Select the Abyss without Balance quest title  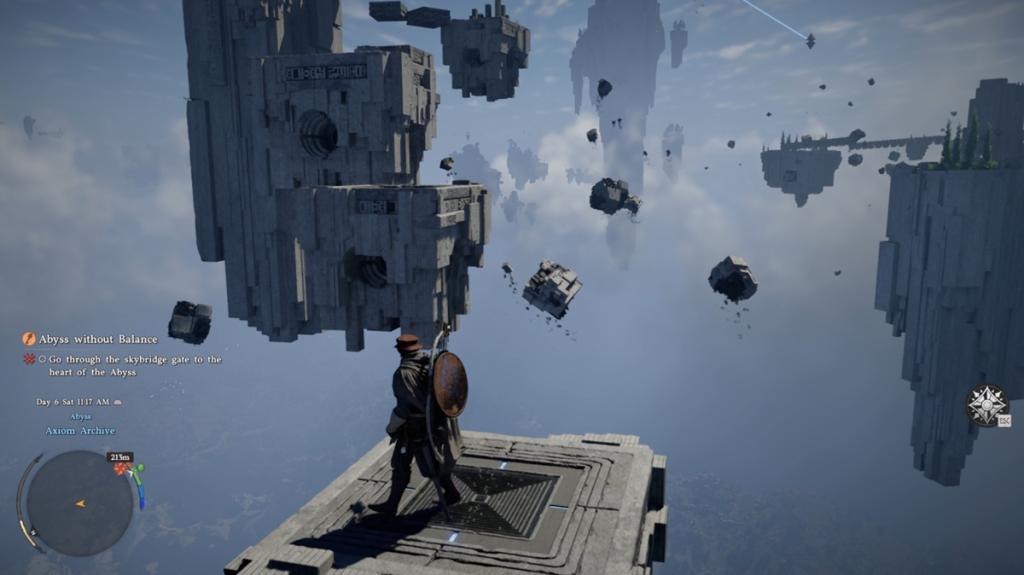98,339
